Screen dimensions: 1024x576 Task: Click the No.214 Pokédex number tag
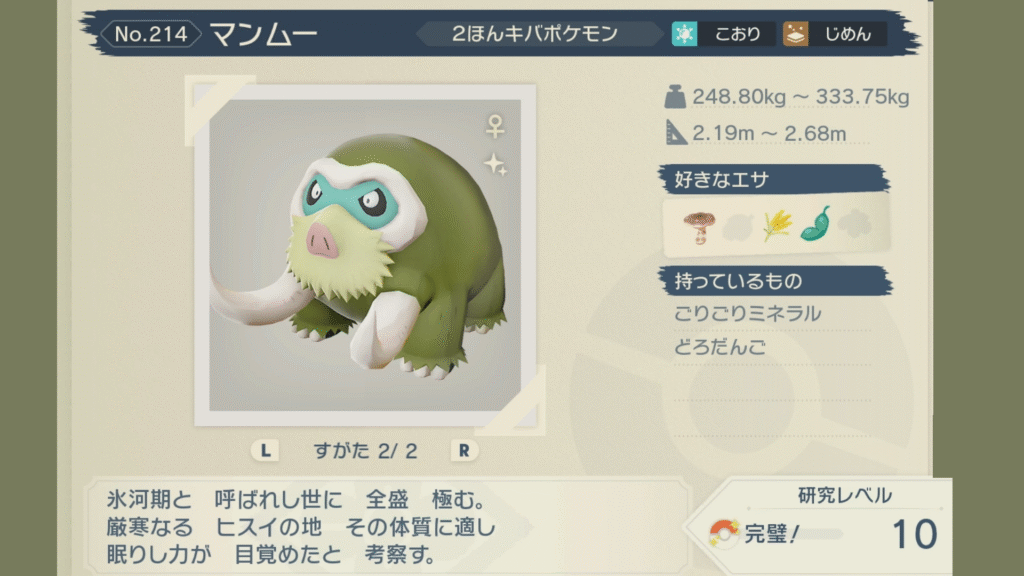click(151, 34)
